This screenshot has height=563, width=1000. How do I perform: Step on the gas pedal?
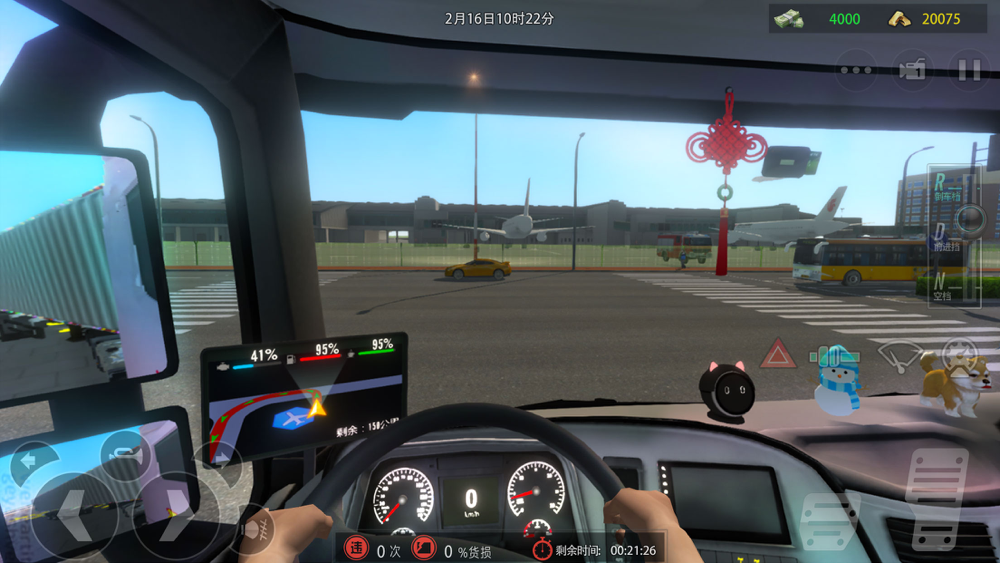[x=936, y=492]
